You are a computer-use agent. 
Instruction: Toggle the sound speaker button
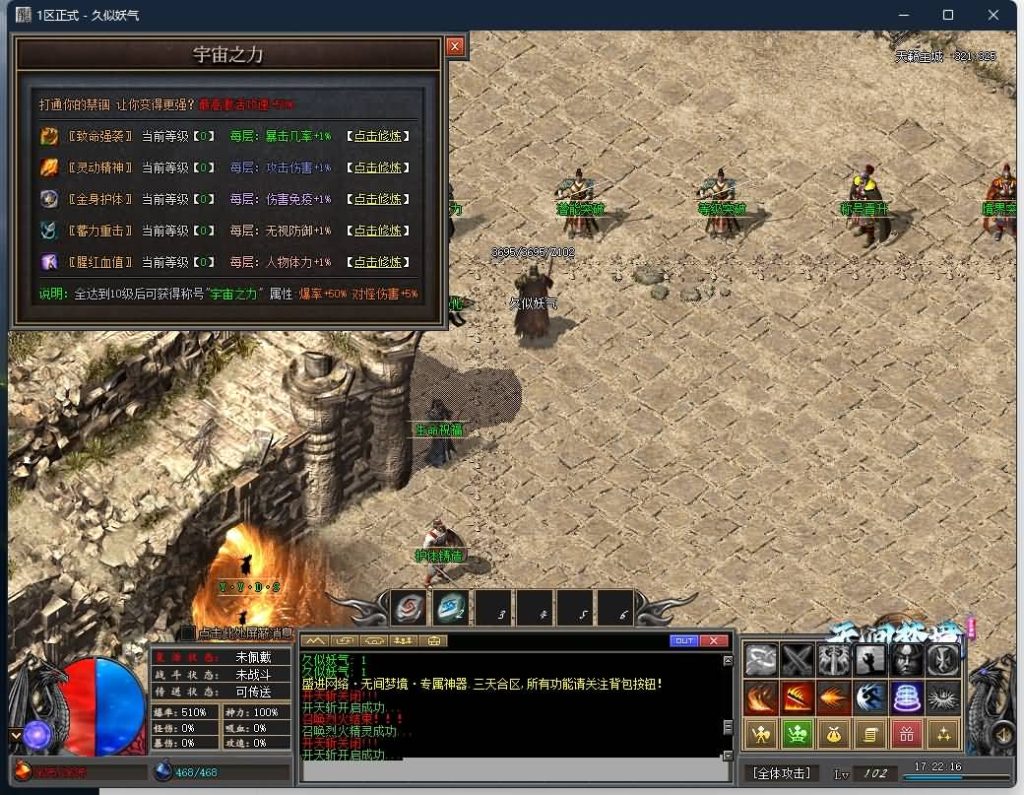tap(1004, 736)
